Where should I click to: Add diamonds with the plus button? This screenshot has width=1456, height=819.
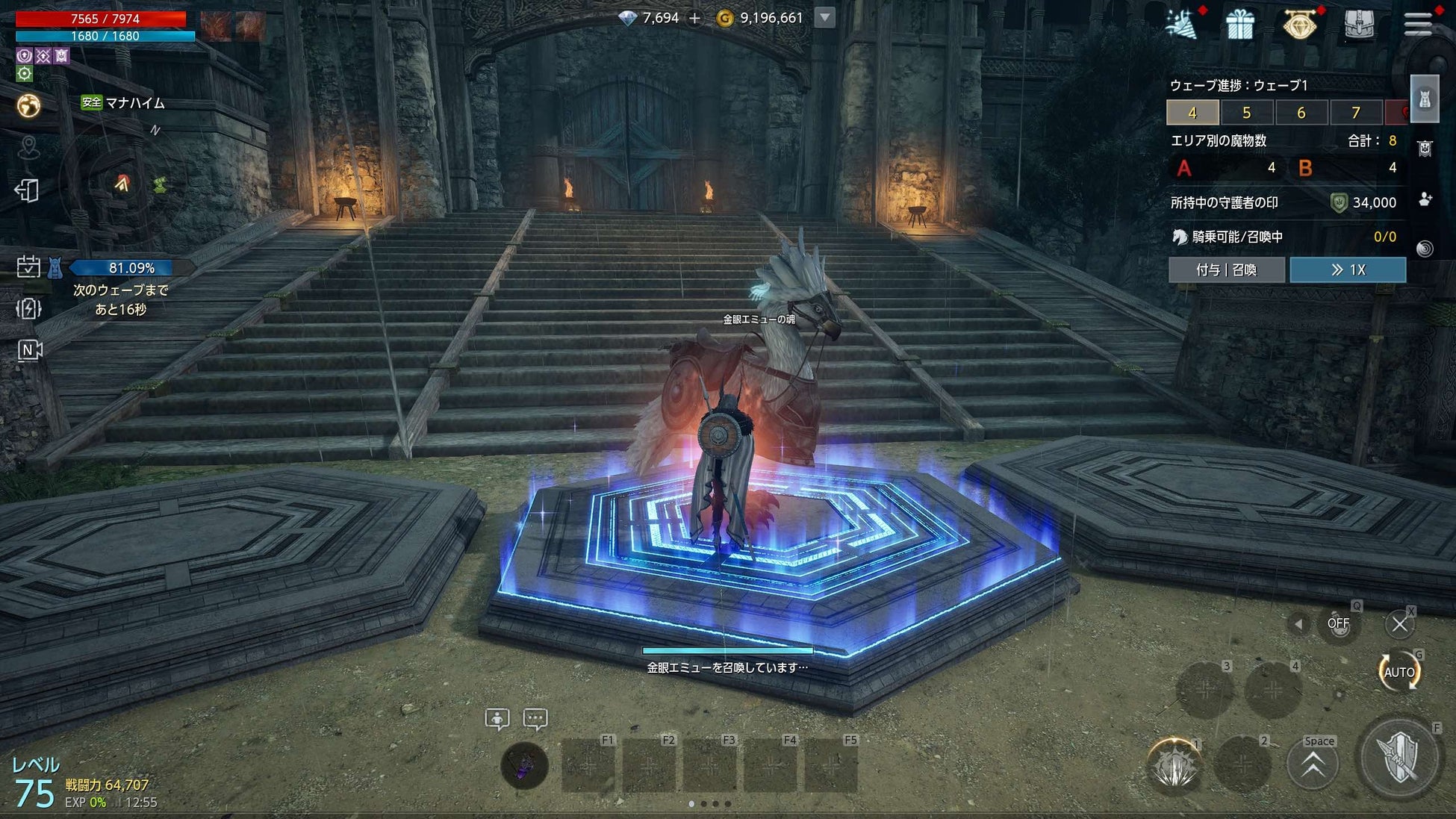[x=694, y=18]
